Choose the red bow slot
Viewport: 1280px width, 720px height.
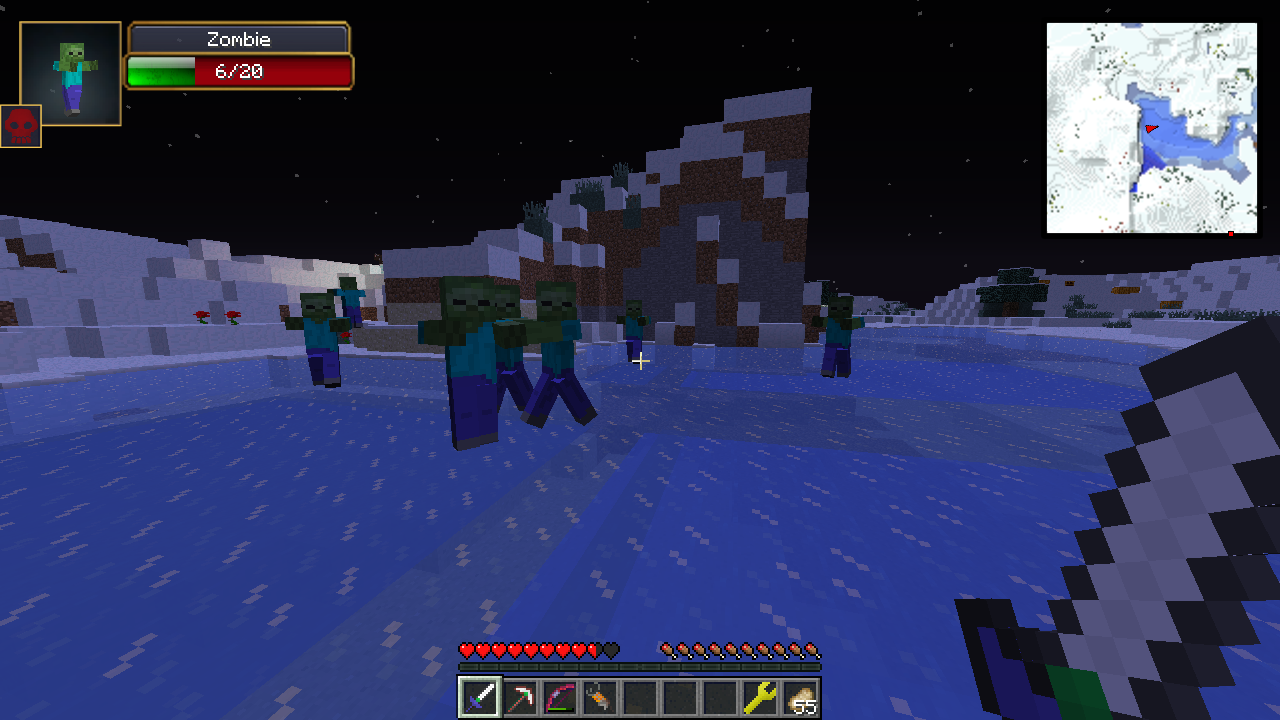point(560,697)
